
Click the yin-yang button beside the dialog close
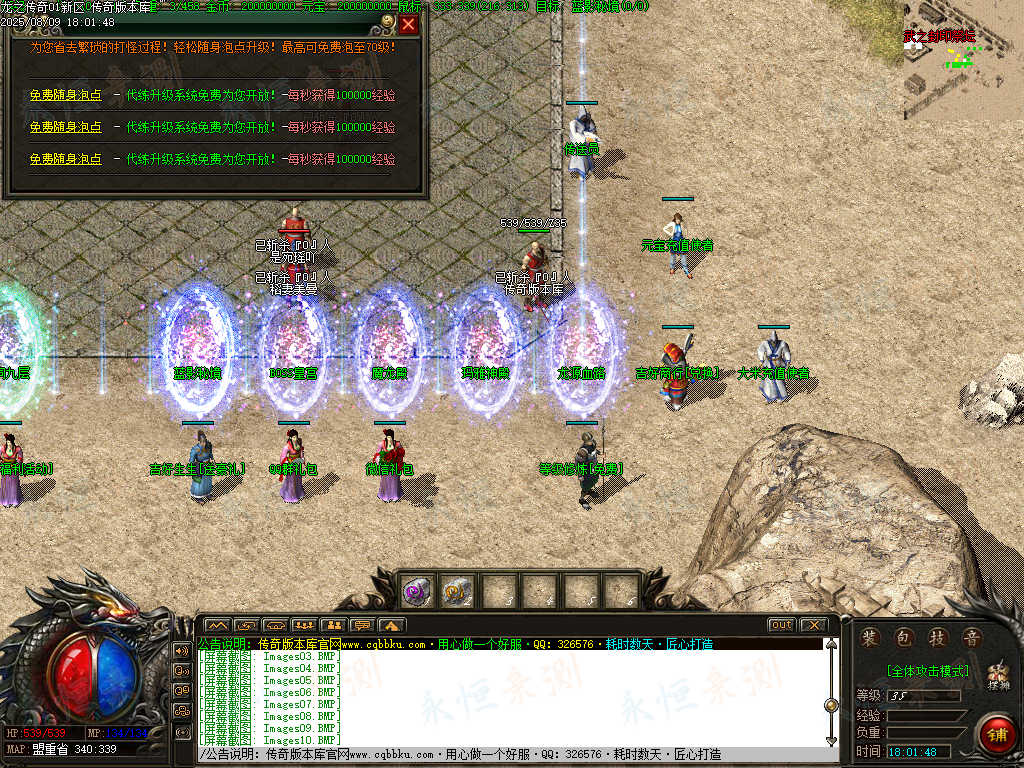pyautogui.click(x=388, y=21)
